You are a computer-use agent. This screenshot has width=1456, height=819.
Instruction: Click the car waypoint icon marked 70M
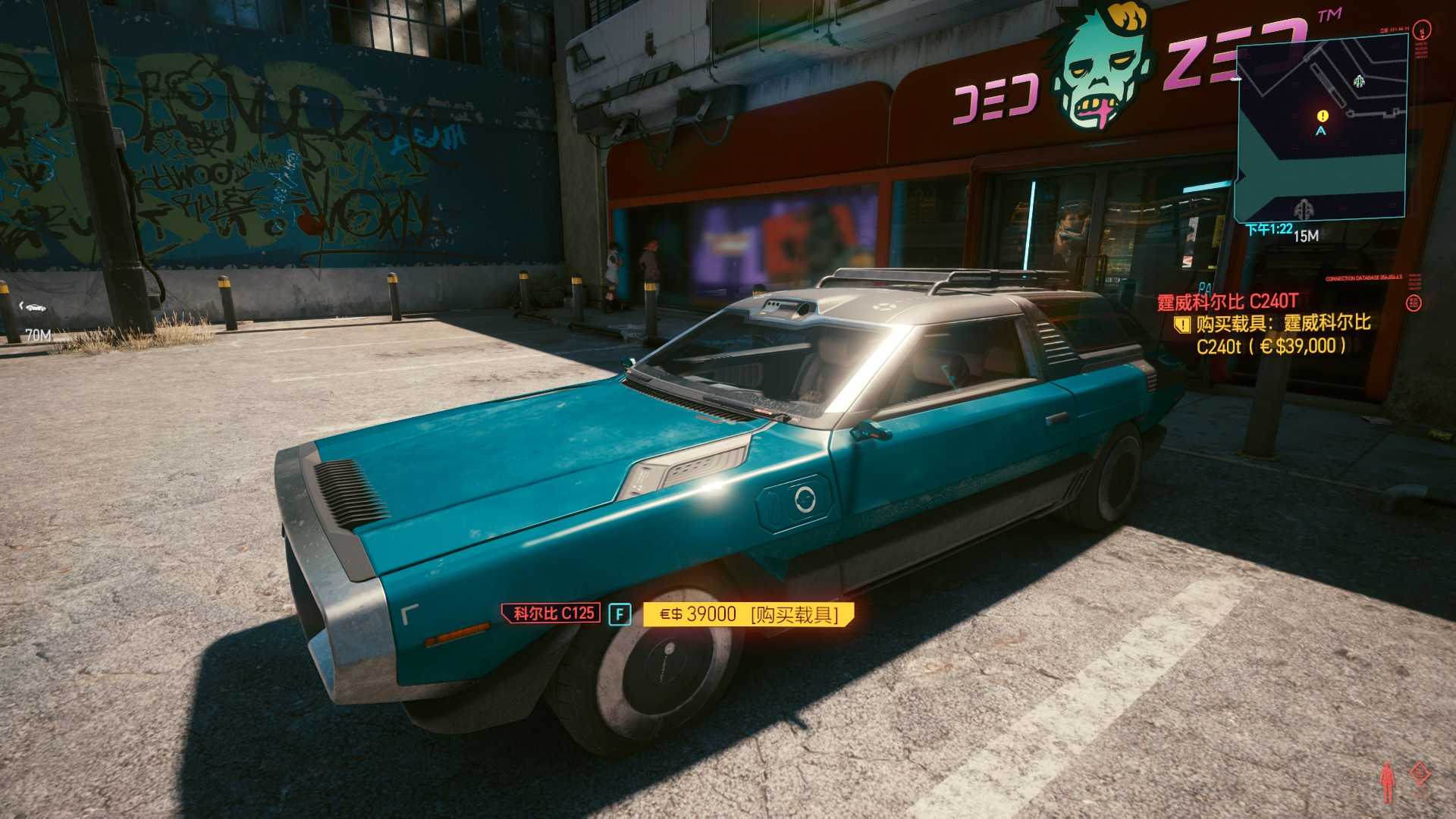coord(34,307)
